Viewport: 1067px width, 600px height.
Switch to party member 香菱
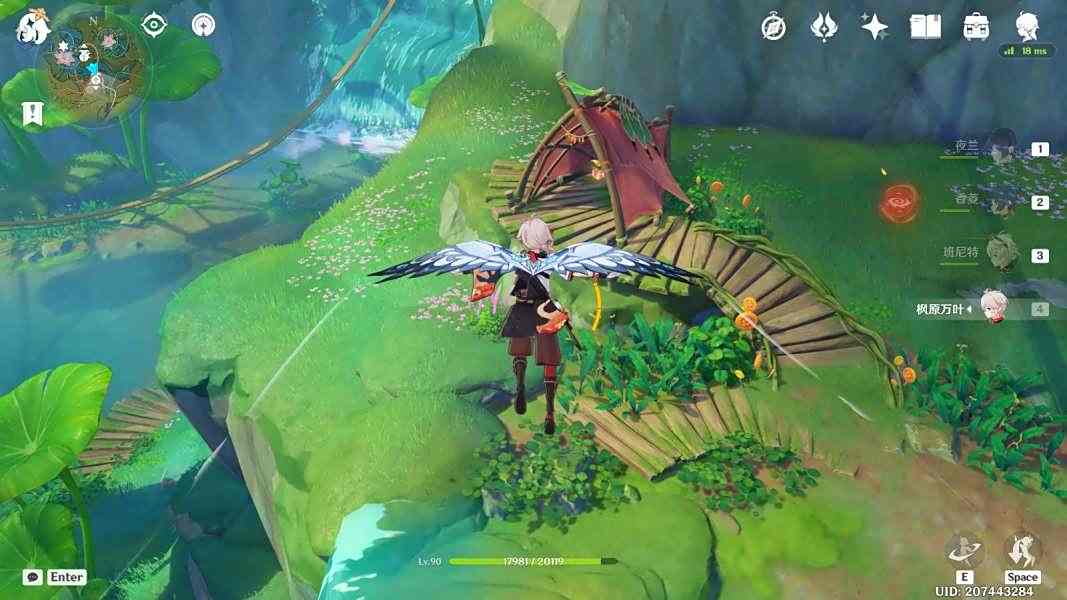[x=1001, y=201]
